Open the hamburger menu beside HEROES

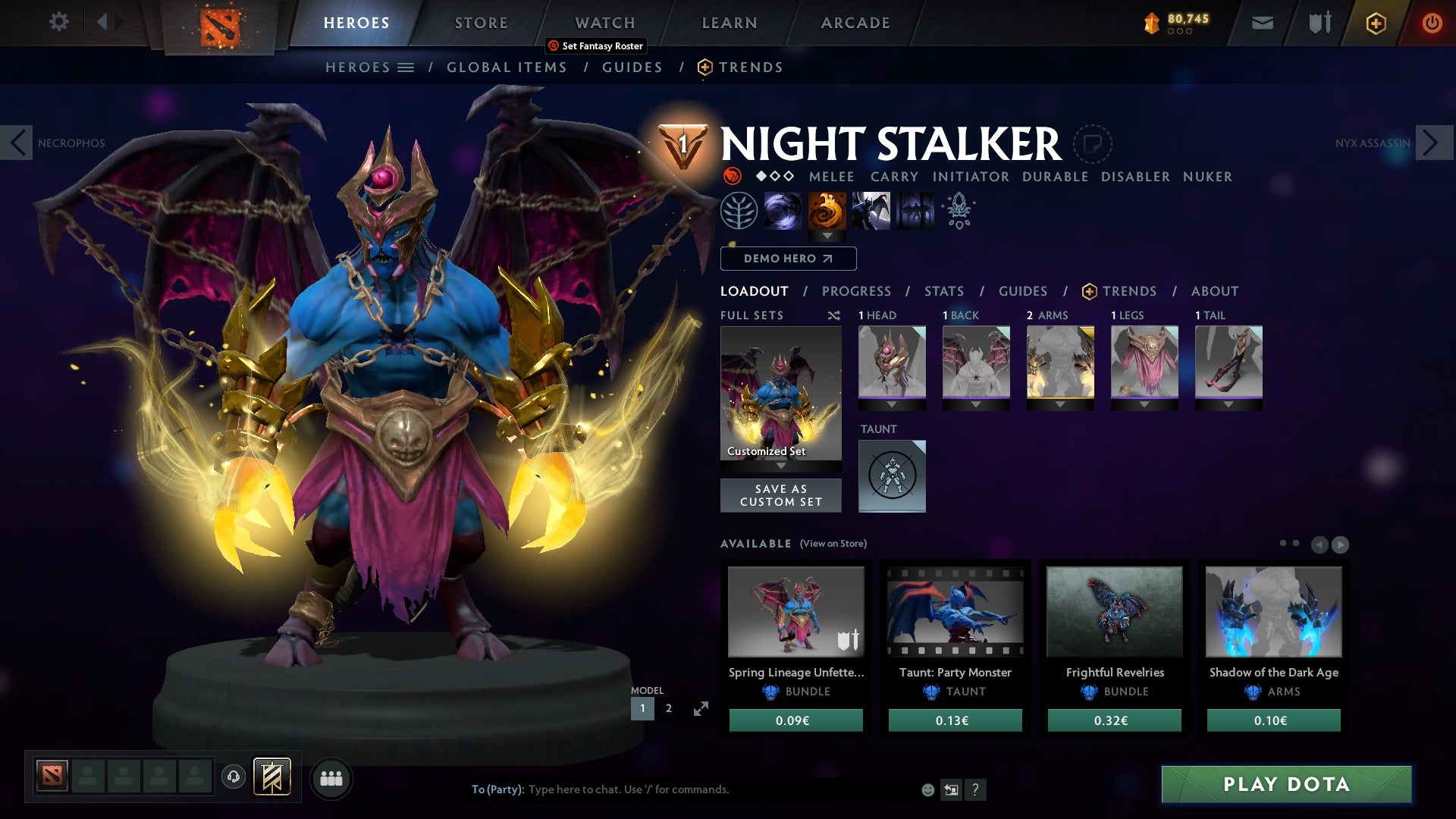pos(407,67)
